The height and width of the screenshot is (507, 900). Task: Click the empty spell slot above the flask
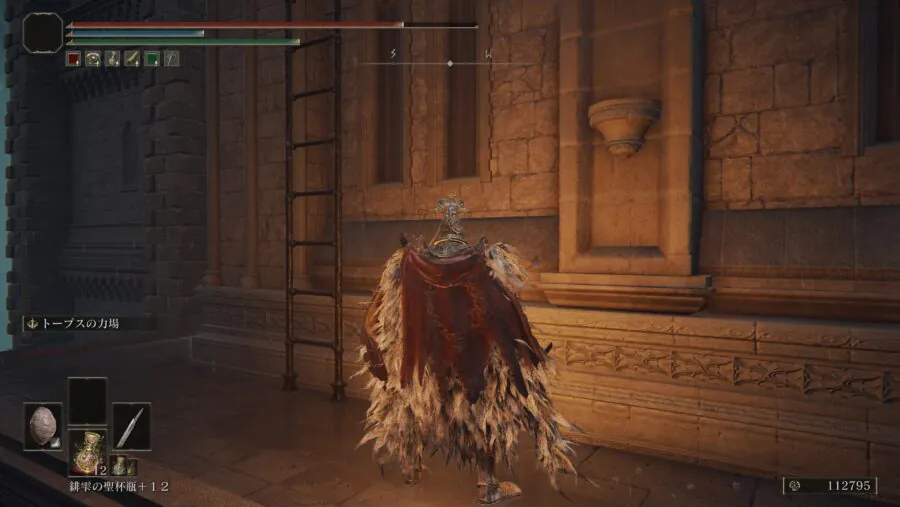tap(87, 401)
